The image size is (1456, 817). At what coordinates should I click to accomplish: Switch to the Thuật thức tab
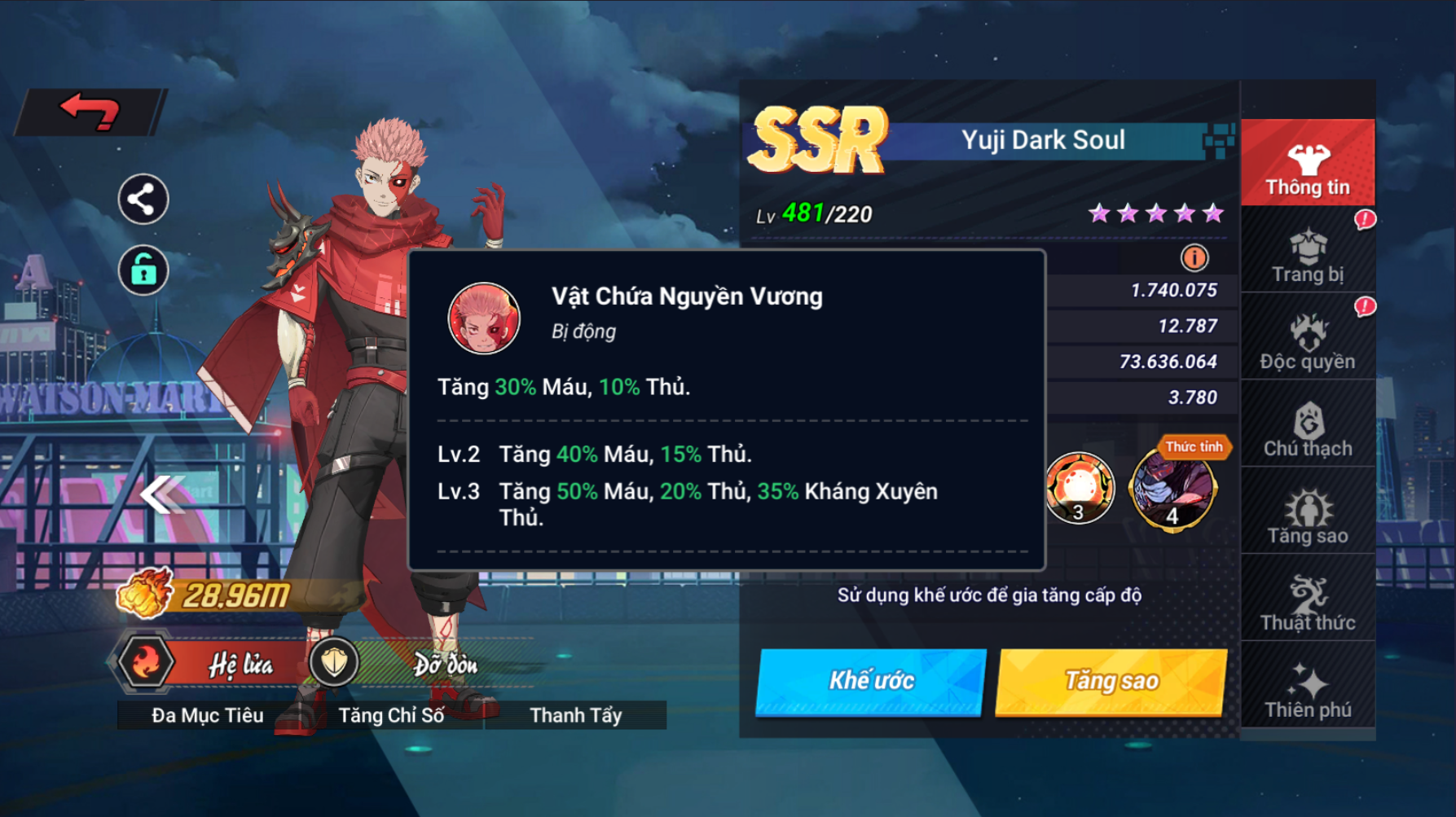point(1308,604)
